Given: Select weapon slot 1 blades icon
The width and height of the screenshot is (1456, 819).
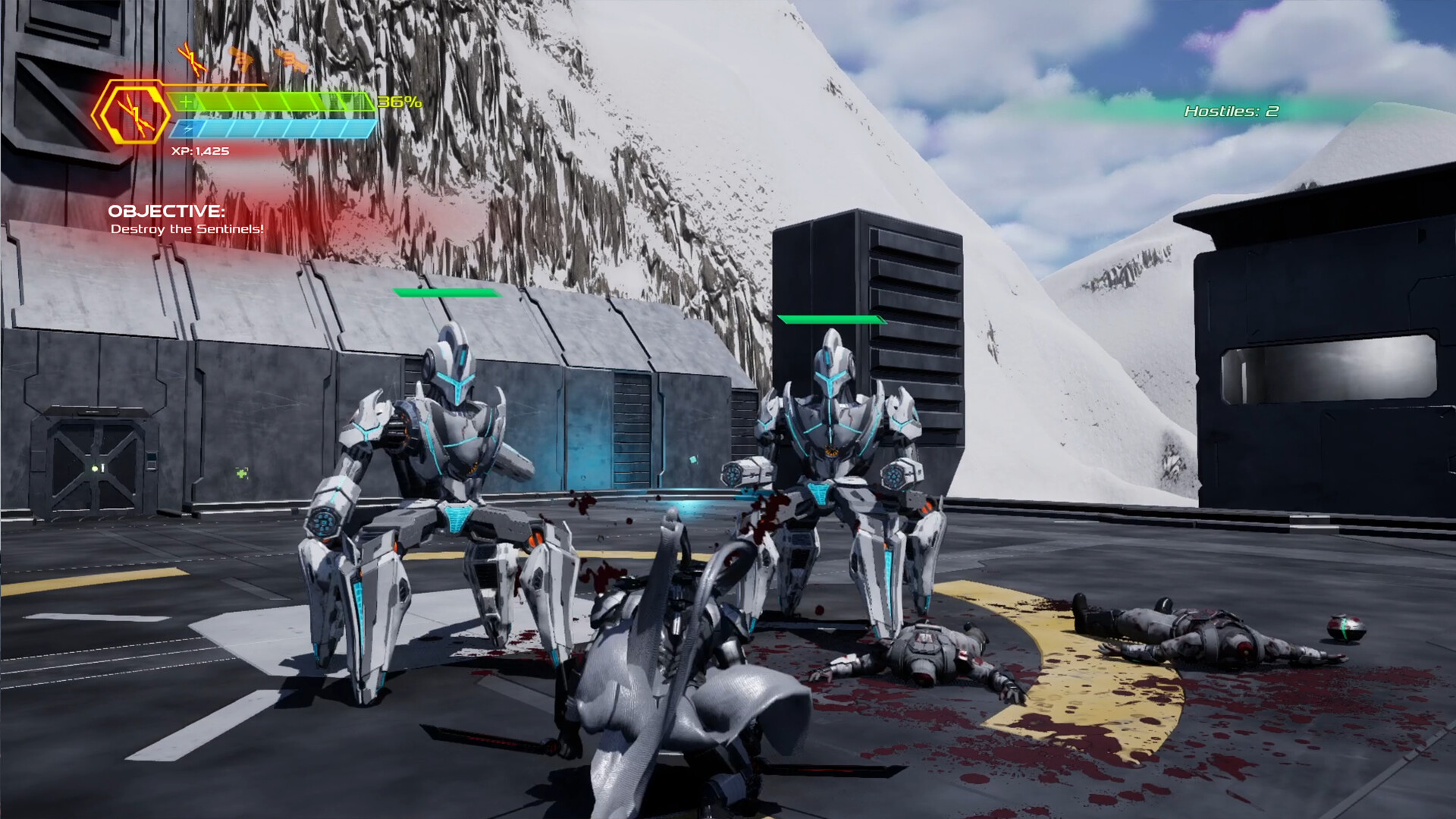Looking at the screenshot, I should 192,59.
